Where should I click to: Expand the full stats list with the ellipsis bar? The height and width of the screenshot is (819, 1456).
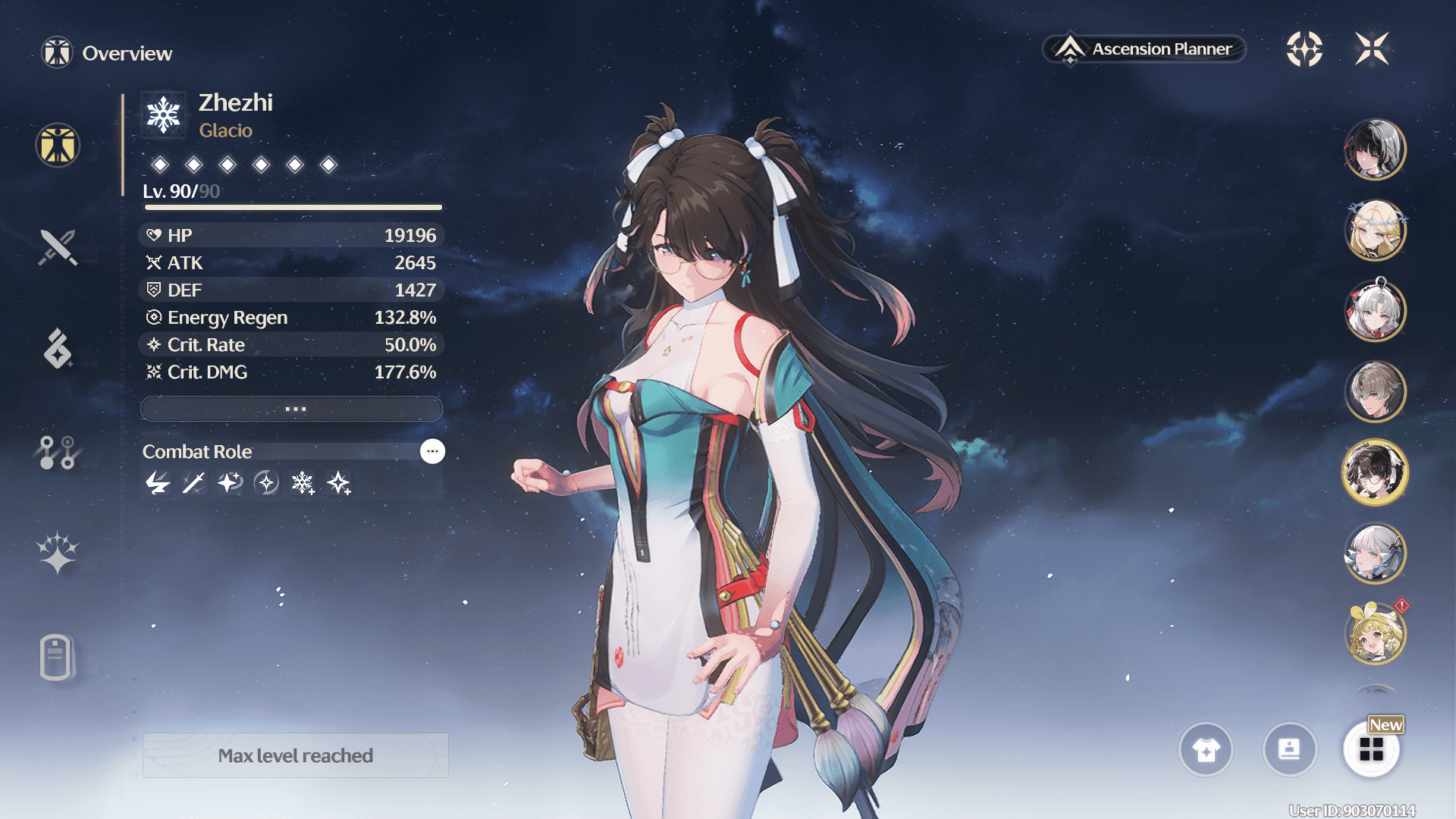point(292,409)
